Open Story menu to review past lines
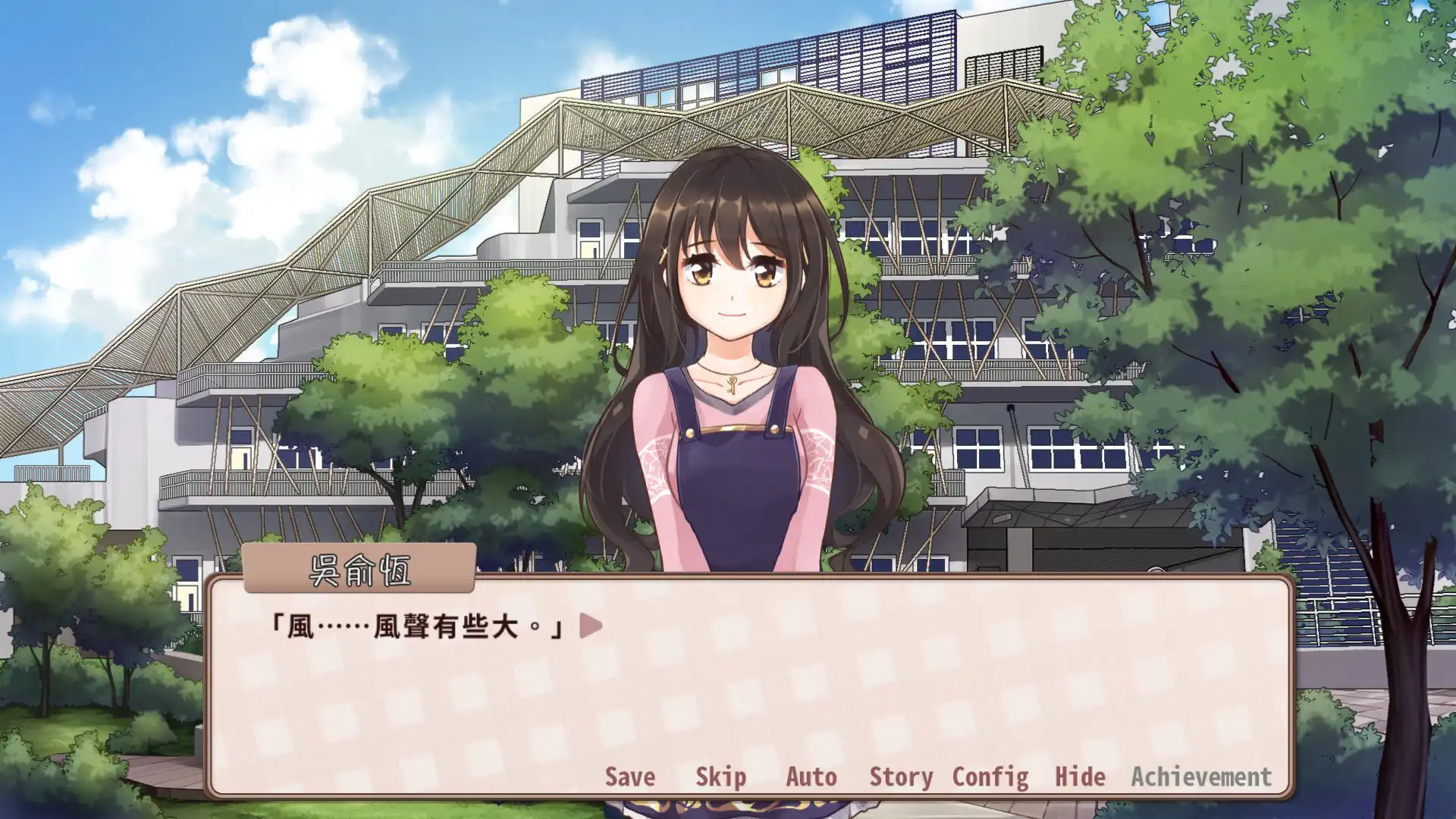The width and height of the screenshot is (1456, 819). tap(902, 777)
